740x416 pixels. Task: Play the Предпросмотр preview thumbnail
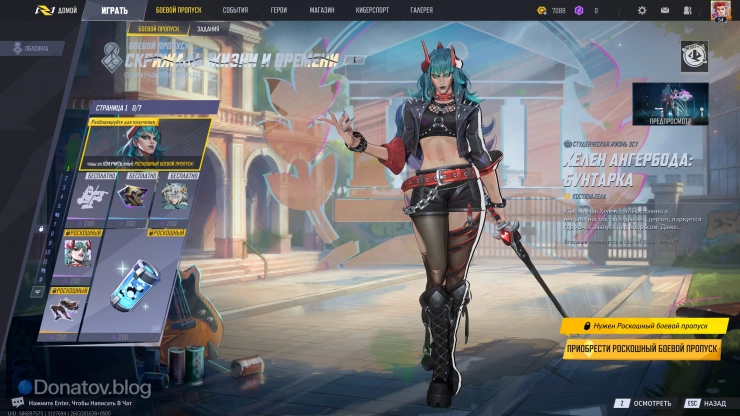[x=670, y=104]
